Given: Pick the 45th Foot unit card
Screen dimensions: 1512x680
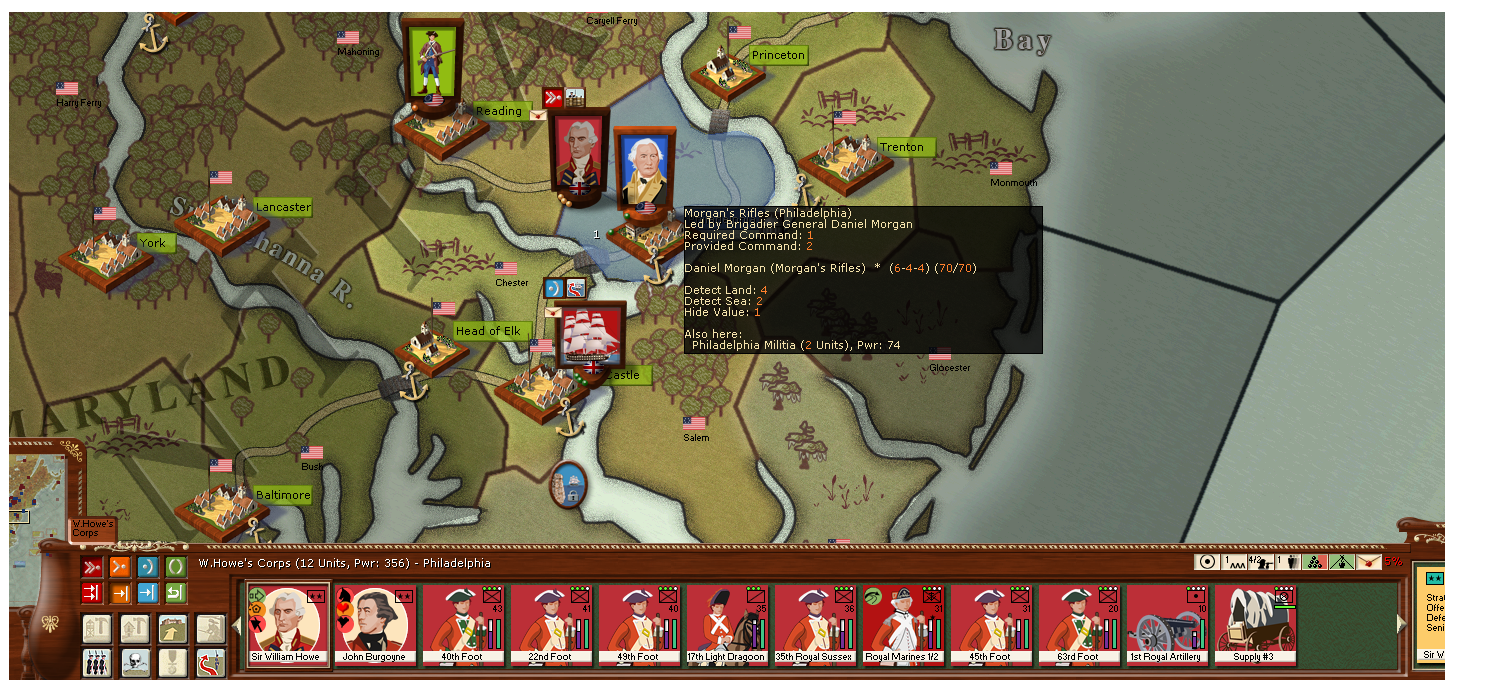Looking at the screenshot, I should pos(992,625).
